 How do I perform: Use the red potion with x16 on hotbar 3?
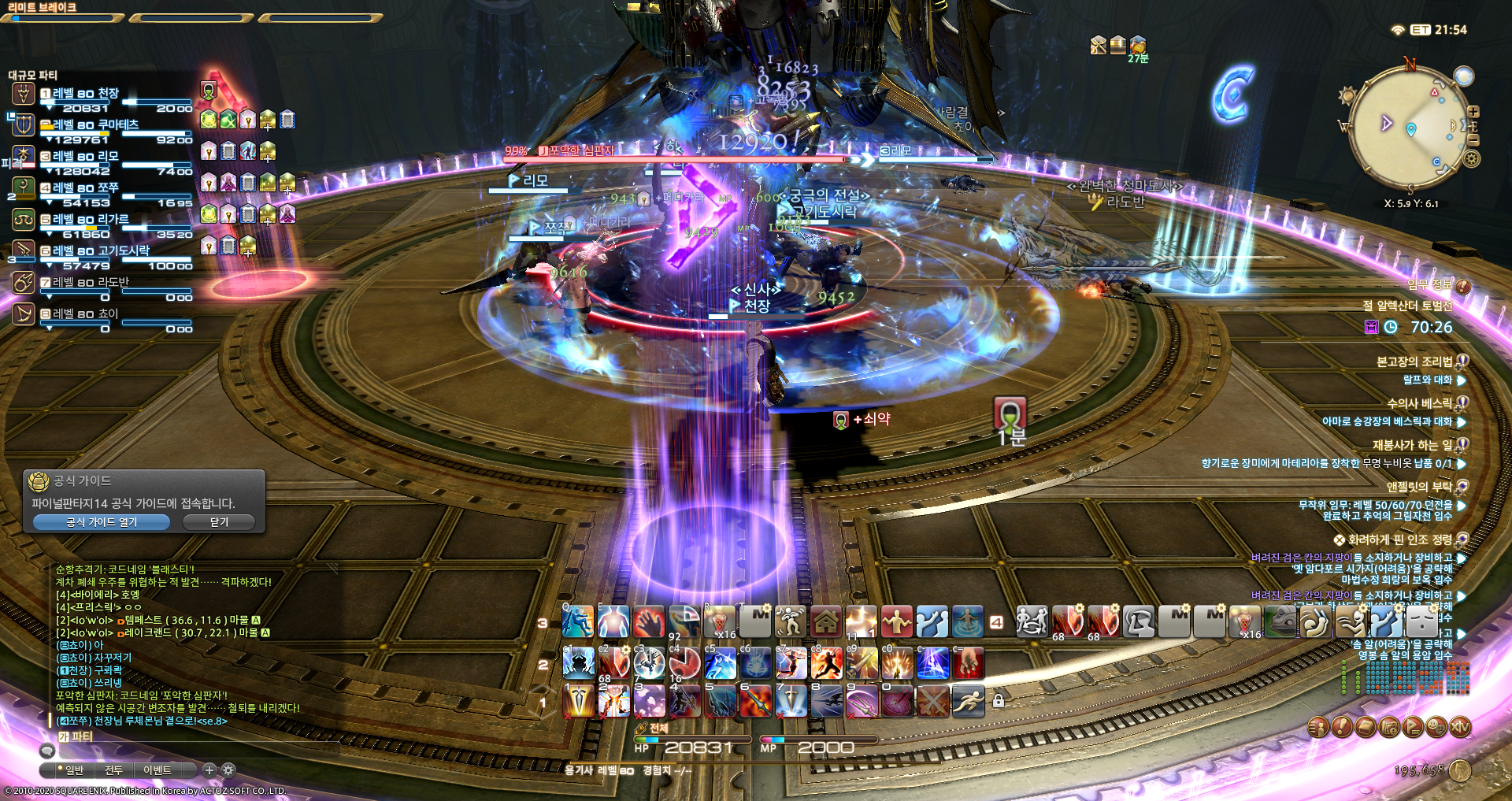pos(720,622)
